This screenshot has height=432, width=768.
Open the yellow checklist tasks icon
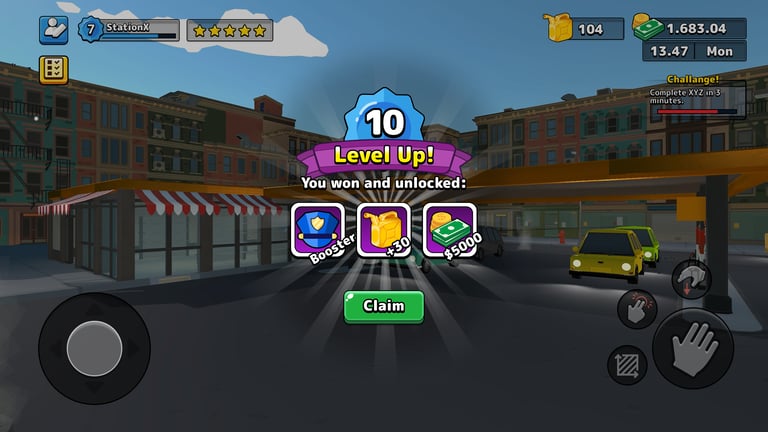tap(53, 70)
